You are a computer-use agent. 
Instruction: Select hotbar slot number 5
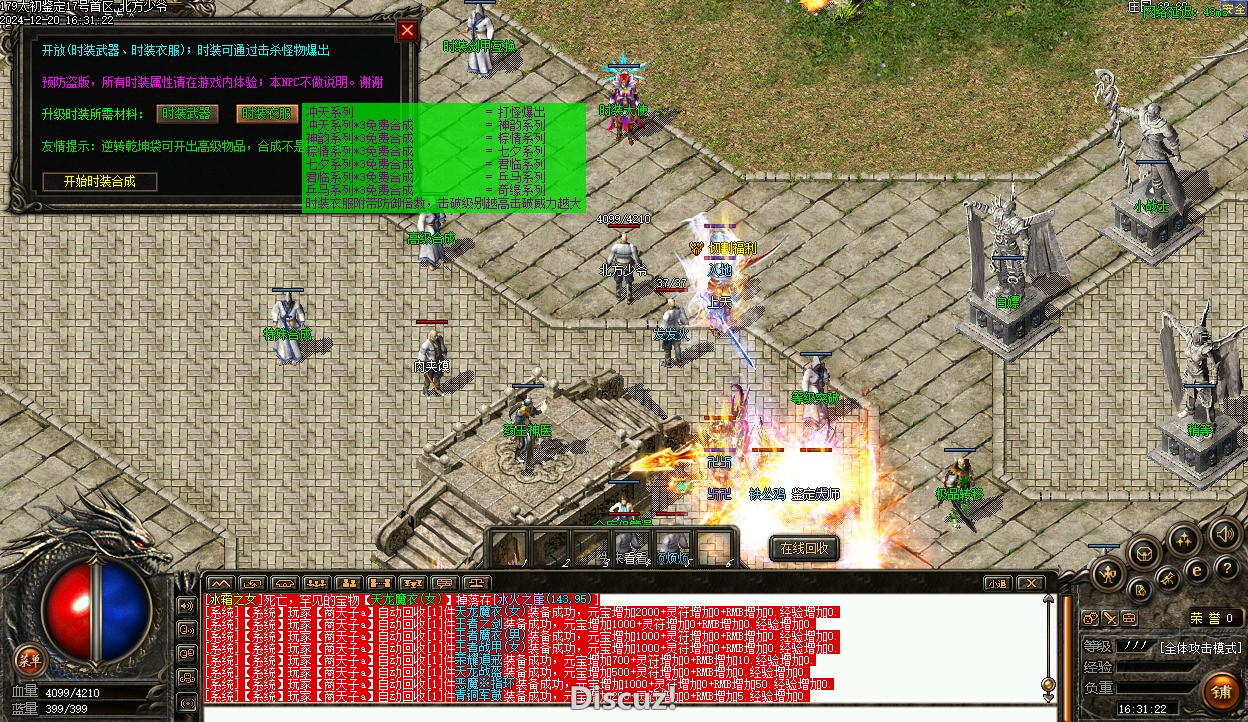click(x=674, y=548)
